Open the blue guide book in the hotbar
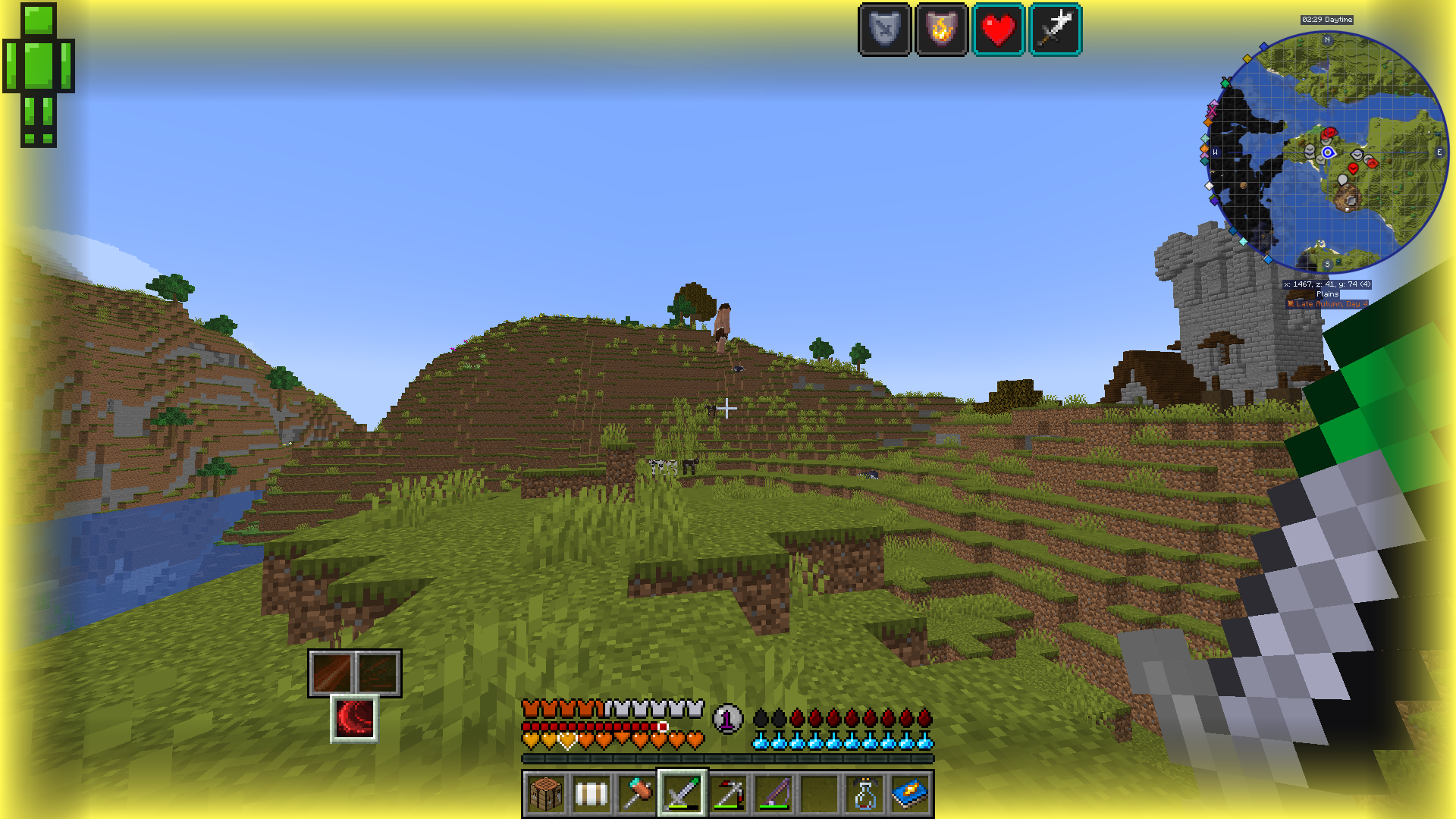This screenshot has width=1456, height=819. coord(909,794)
